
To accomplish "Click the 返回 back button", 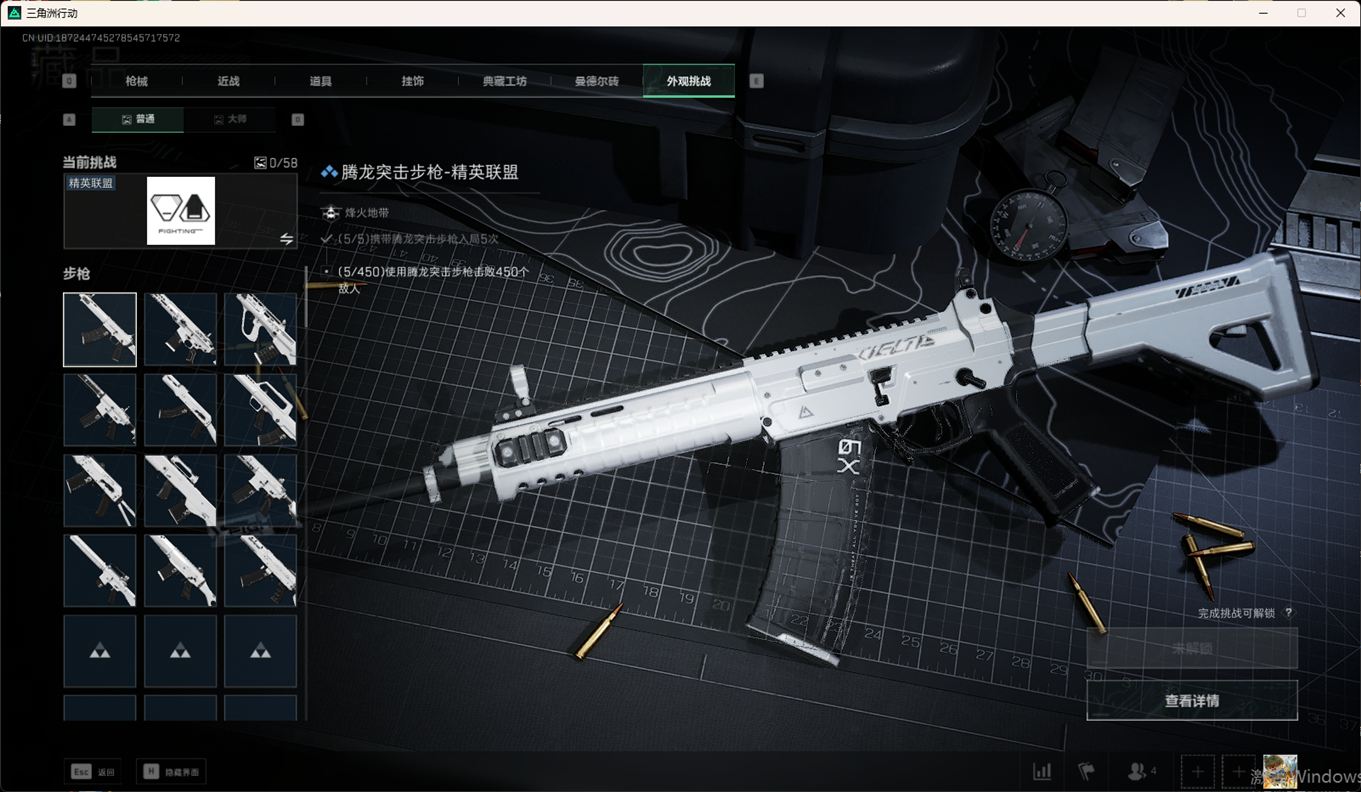I will click(94, 772).
